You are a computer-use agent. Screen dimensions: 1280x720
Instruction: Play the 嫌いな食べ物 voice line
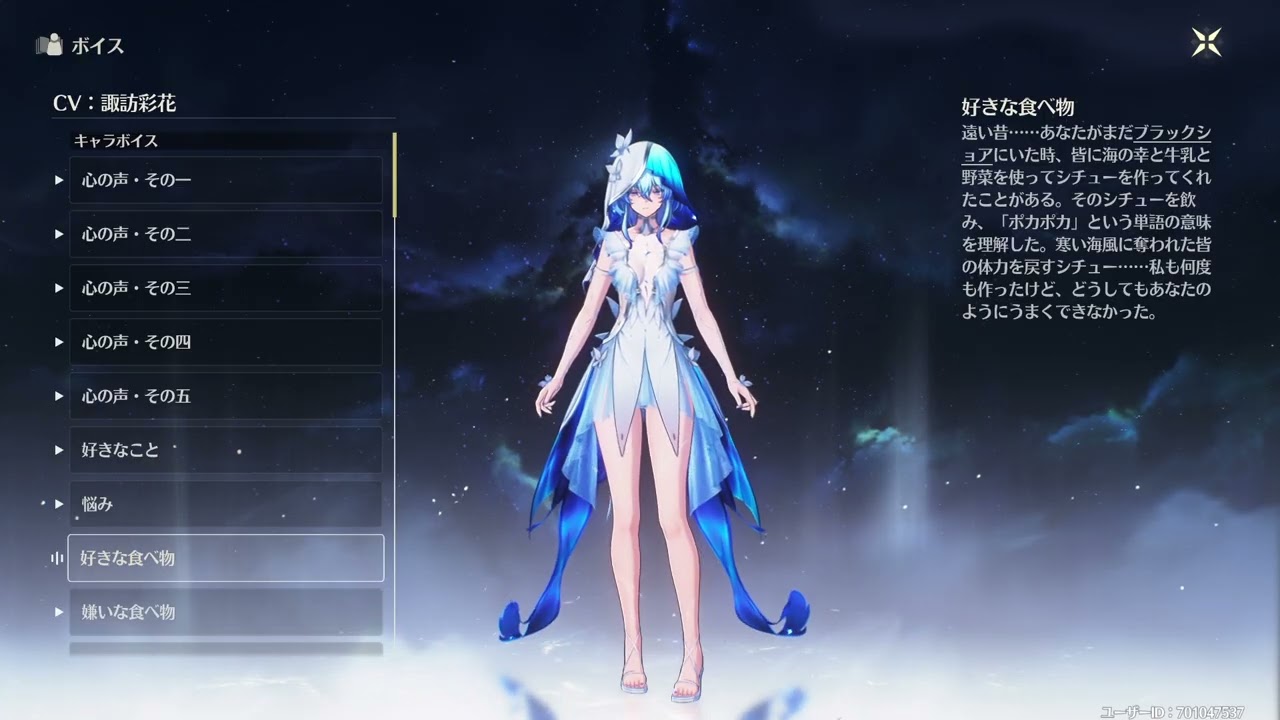coord(225,612)
